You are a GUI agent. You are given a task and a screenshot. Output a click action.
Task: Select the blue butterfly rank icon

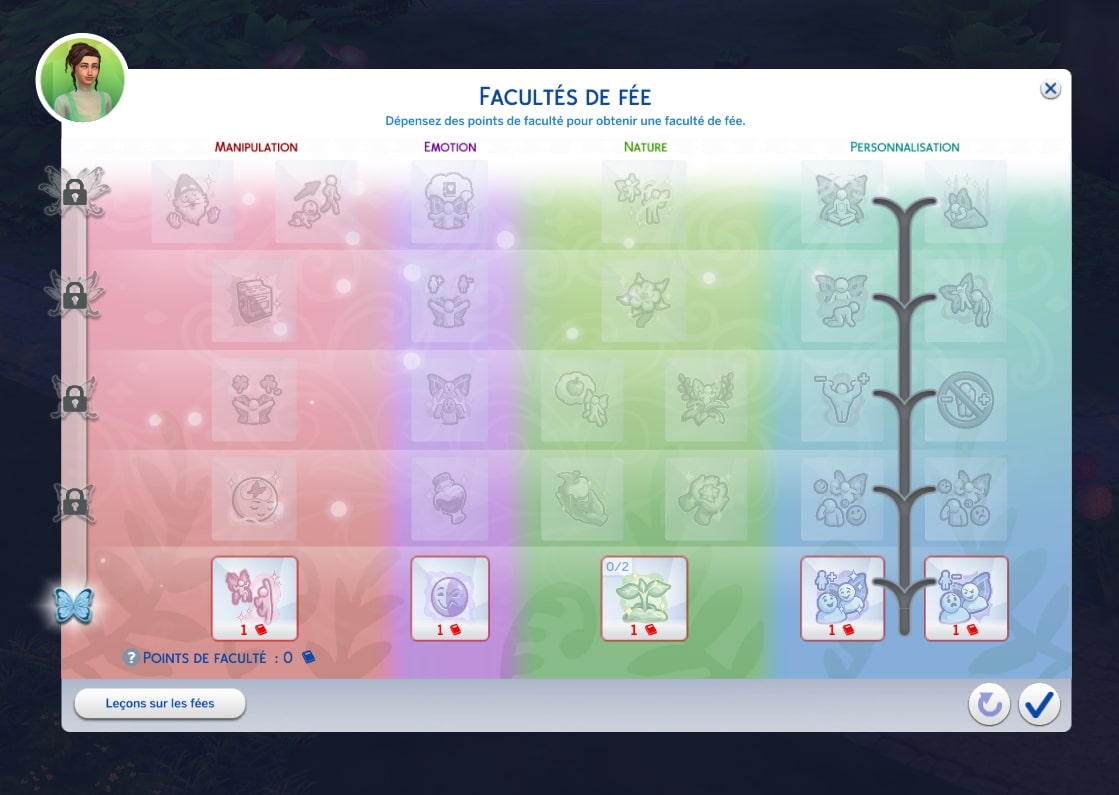pos(74,605)
